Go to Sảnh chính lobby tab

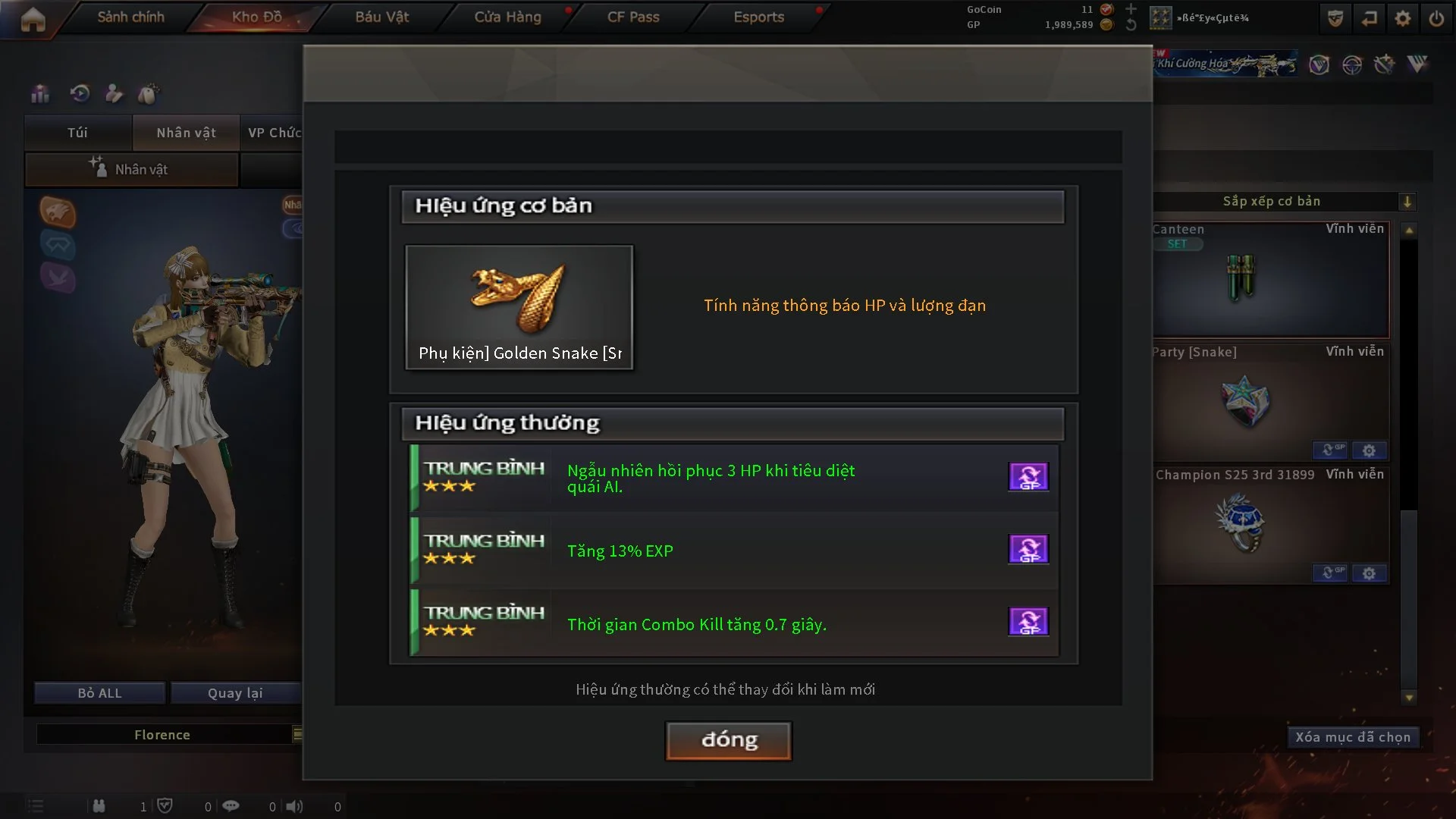tap(130, 17)
